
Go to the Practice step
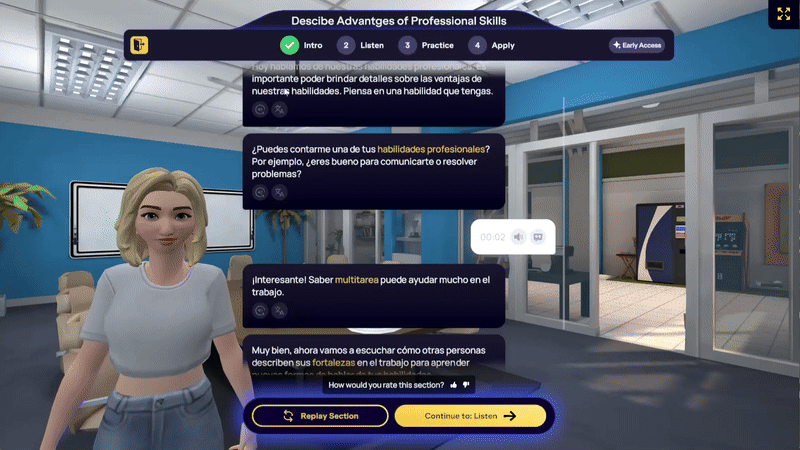(426, 45)
